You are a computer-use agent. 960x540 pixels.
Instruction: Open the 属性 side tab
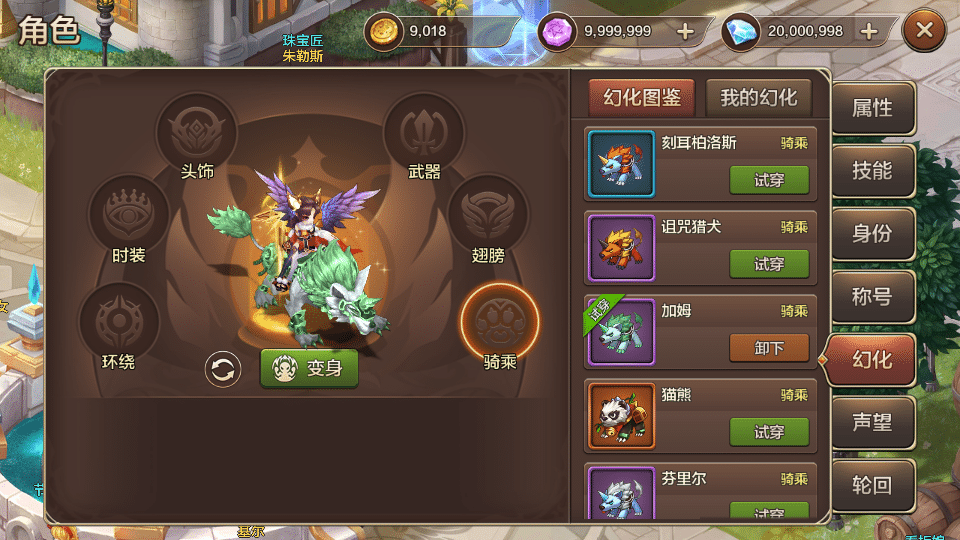872,108
